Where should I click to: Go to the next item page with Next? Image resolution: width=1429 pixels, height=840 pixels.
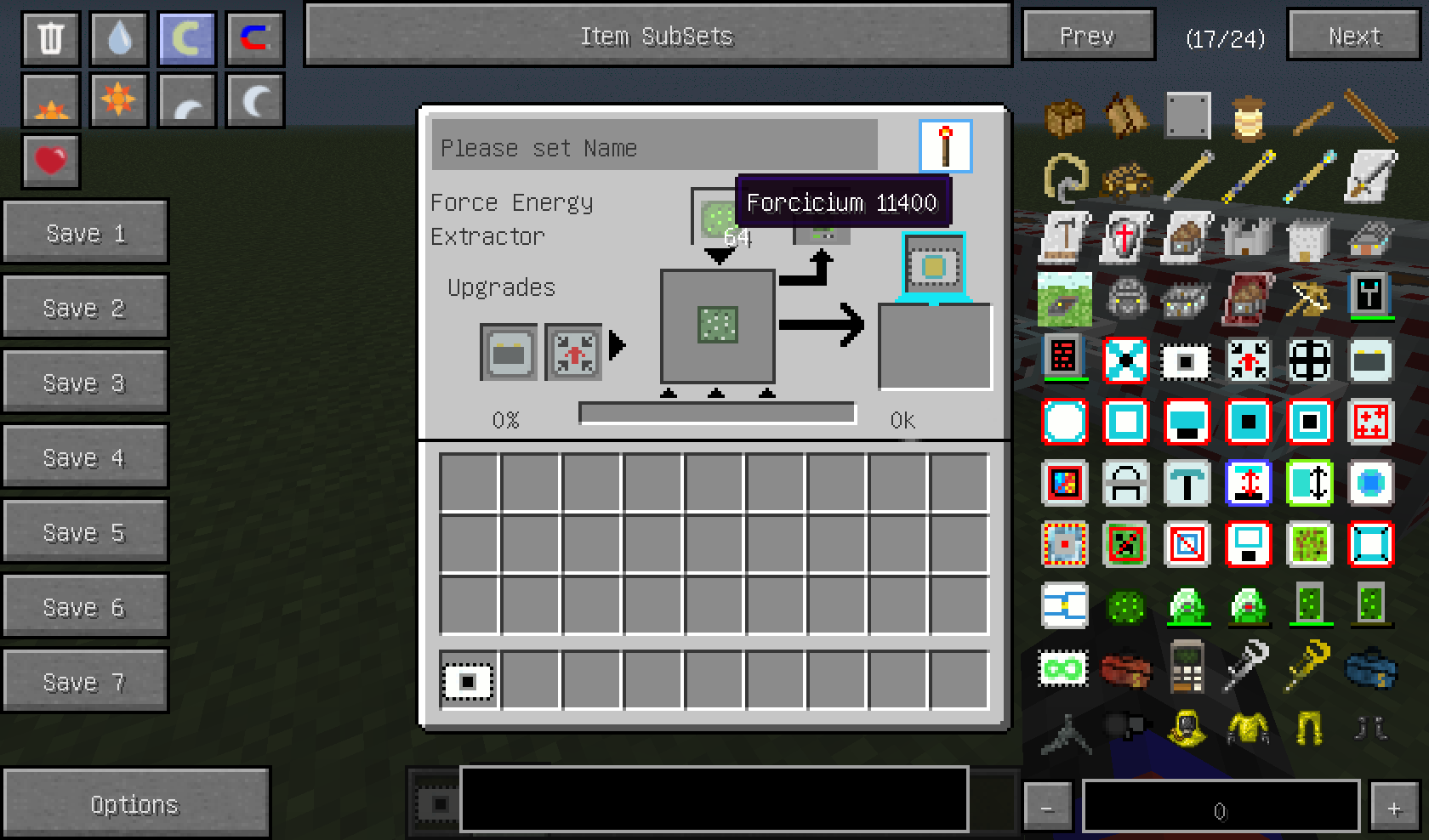coord(1352,36)
